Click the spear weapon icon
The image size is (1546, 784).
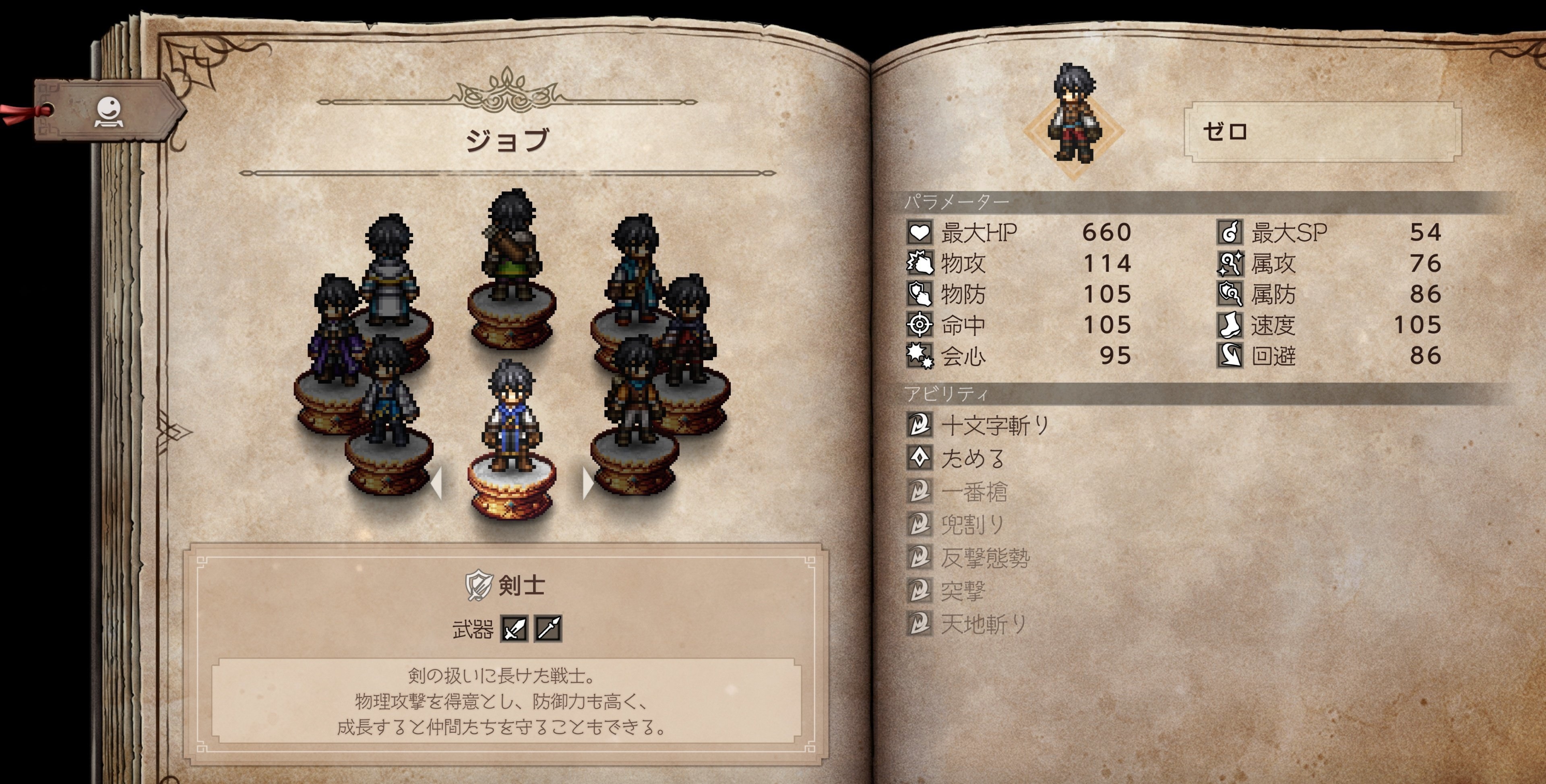point(548,629)
